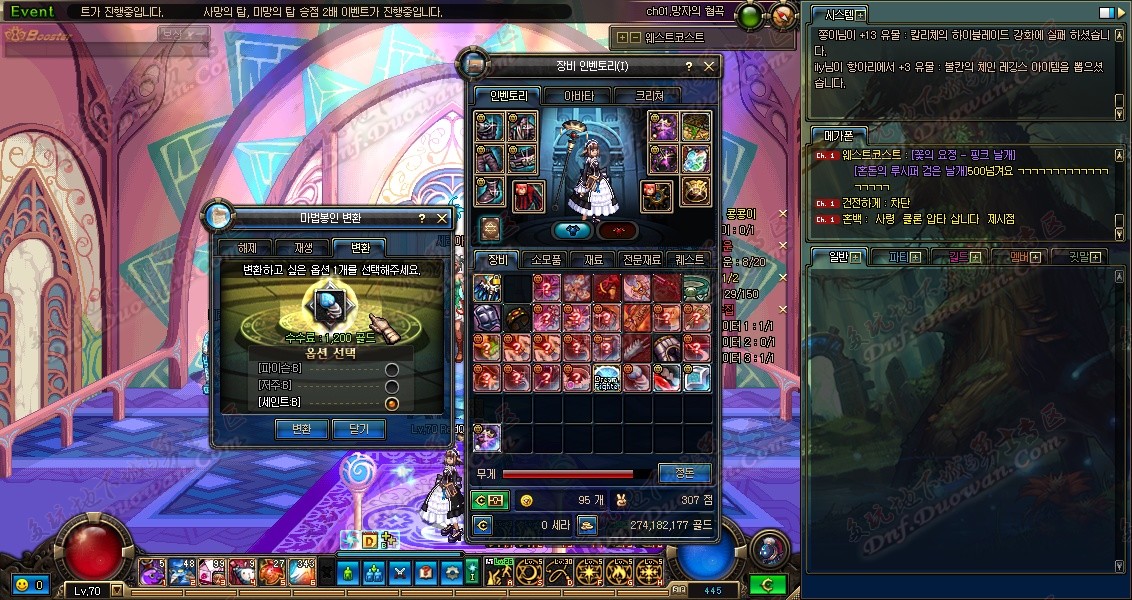Close the equipment inventory window

point(709,66)
